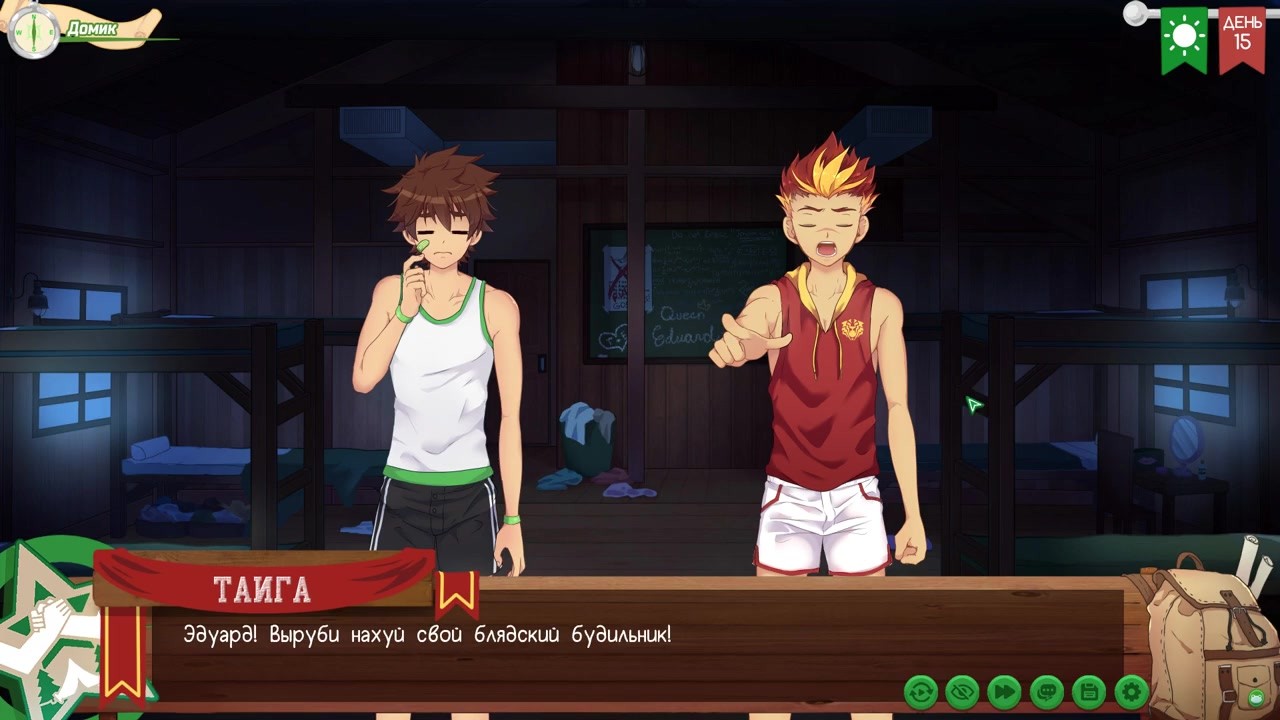The height and width of the screenshot is (720, 1280).
Task: Hide the dialogue box with the crossed-eye button
Action: (962, 691)
